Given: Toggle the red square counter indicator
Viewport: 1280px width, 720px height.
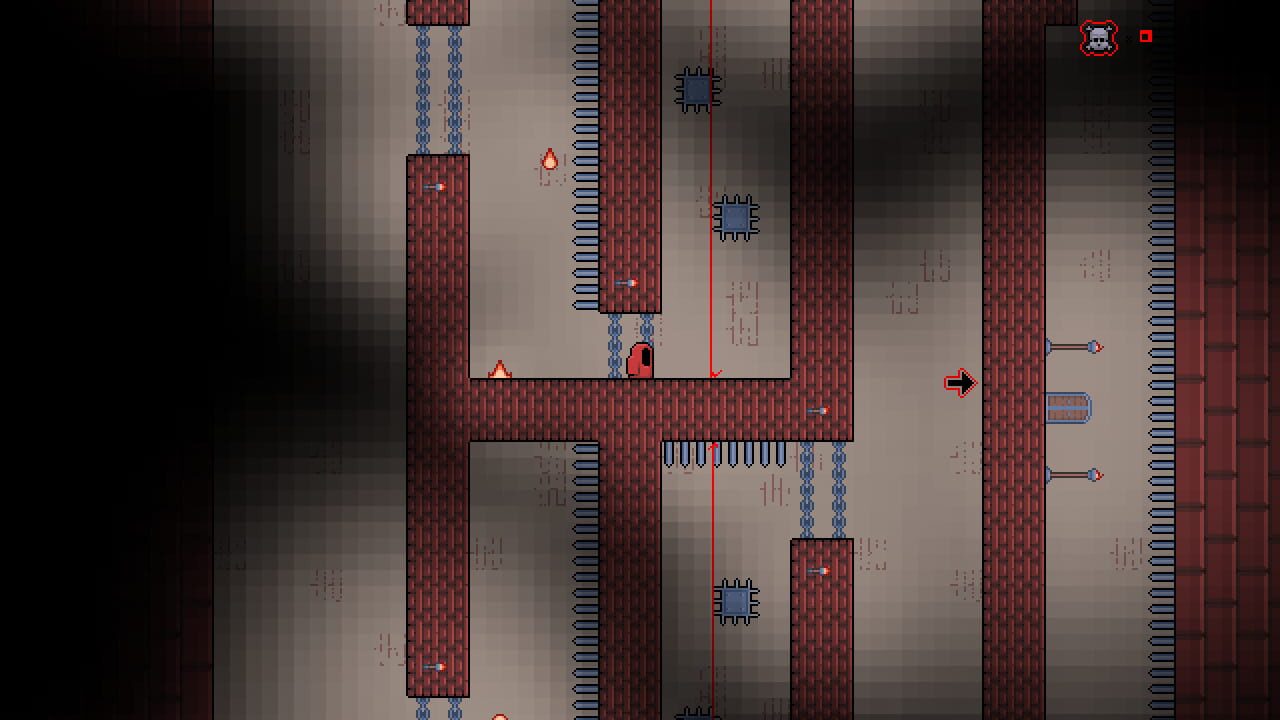Looking at the screenshot, I should [x=1146, y=37].
